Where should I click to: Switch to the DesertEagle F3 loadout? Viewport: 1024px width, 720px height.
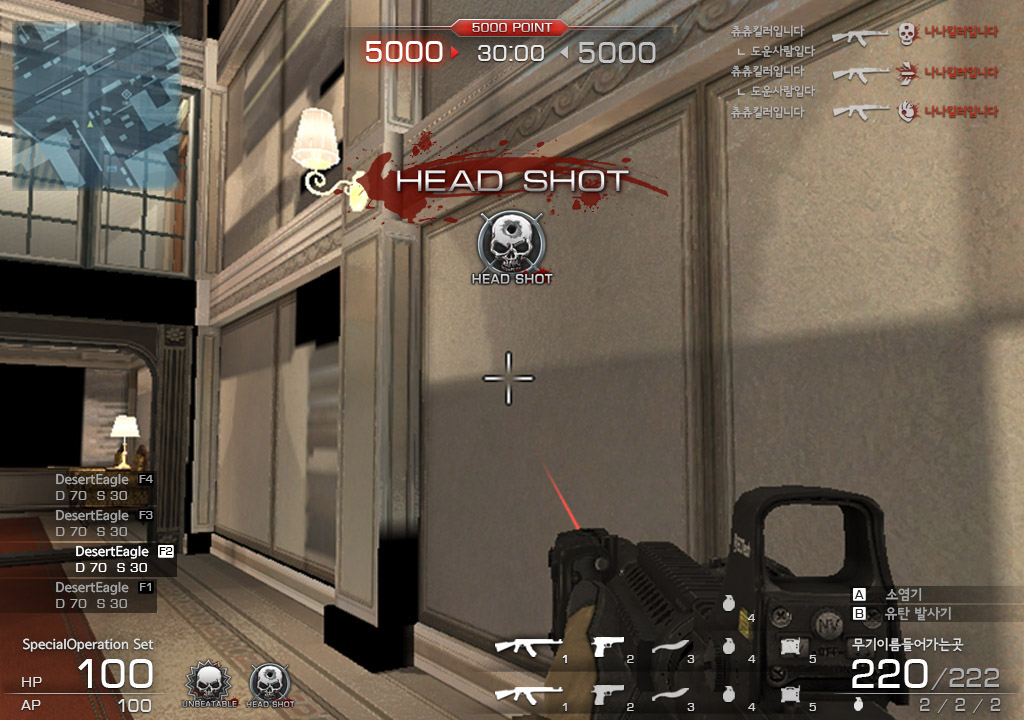104,523
